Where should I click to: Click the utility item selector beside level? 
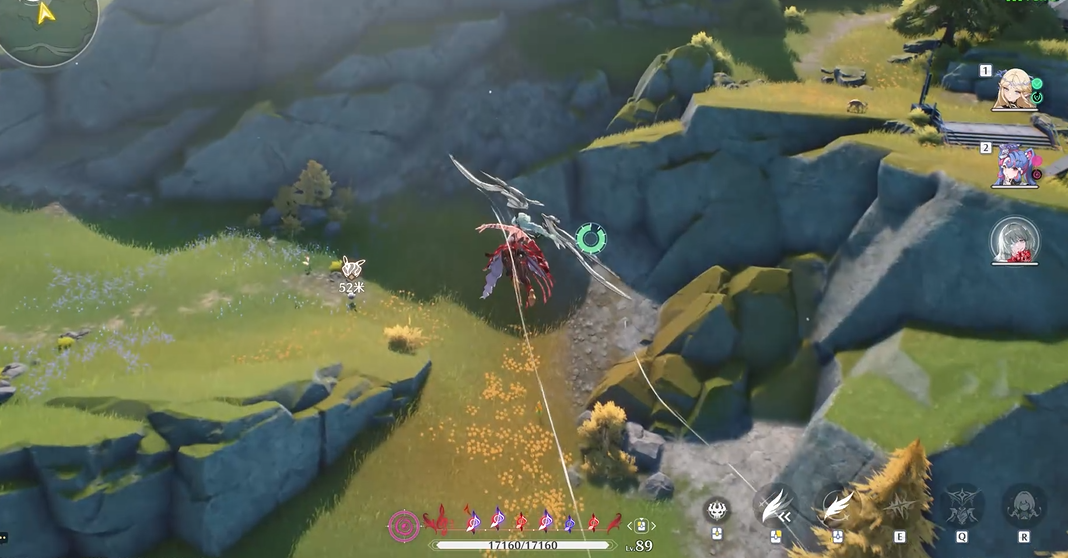[641, 525]
